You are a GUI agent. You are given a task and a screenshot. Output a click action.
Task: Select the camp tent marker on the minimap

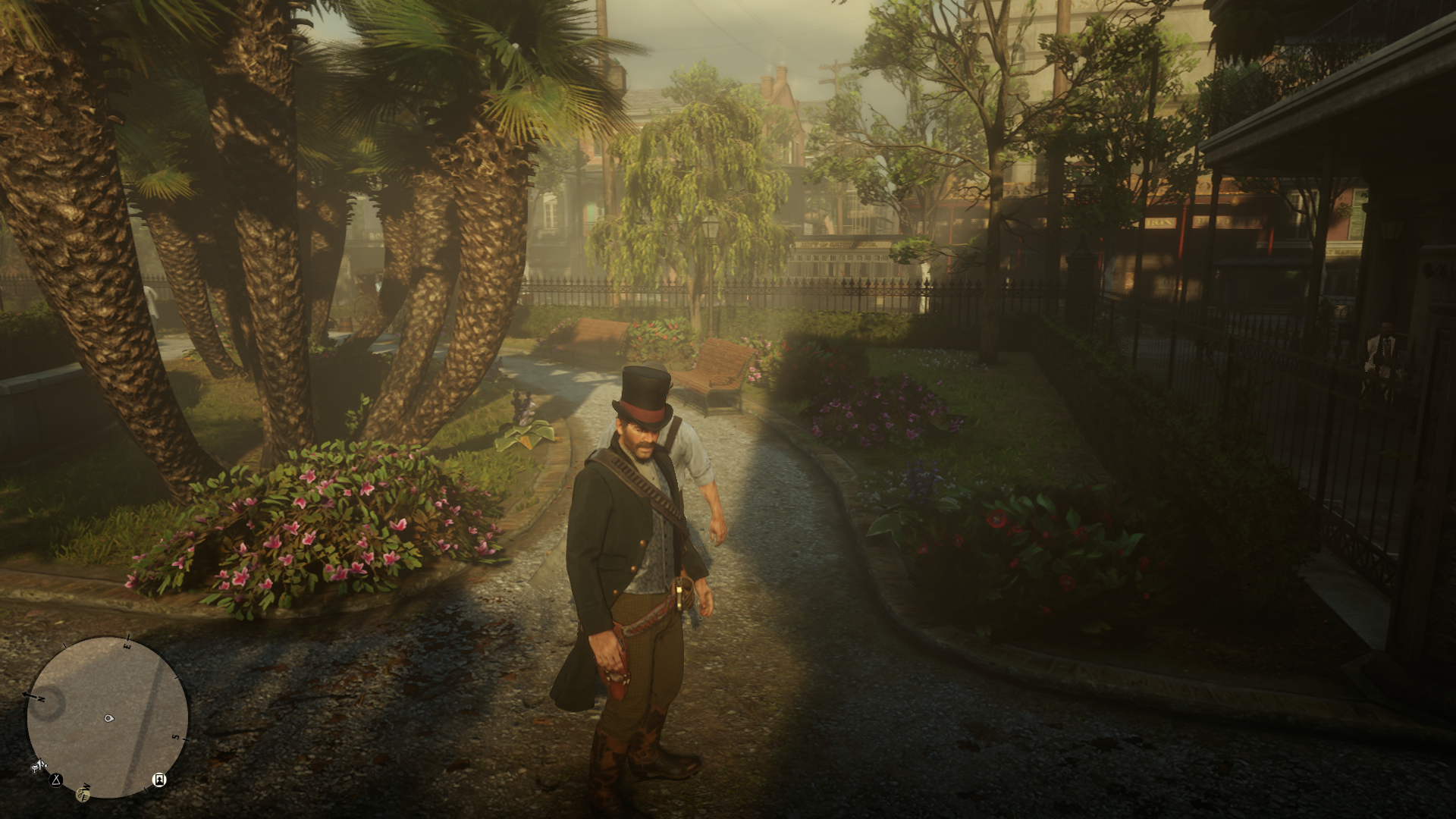tap(56, 779)
